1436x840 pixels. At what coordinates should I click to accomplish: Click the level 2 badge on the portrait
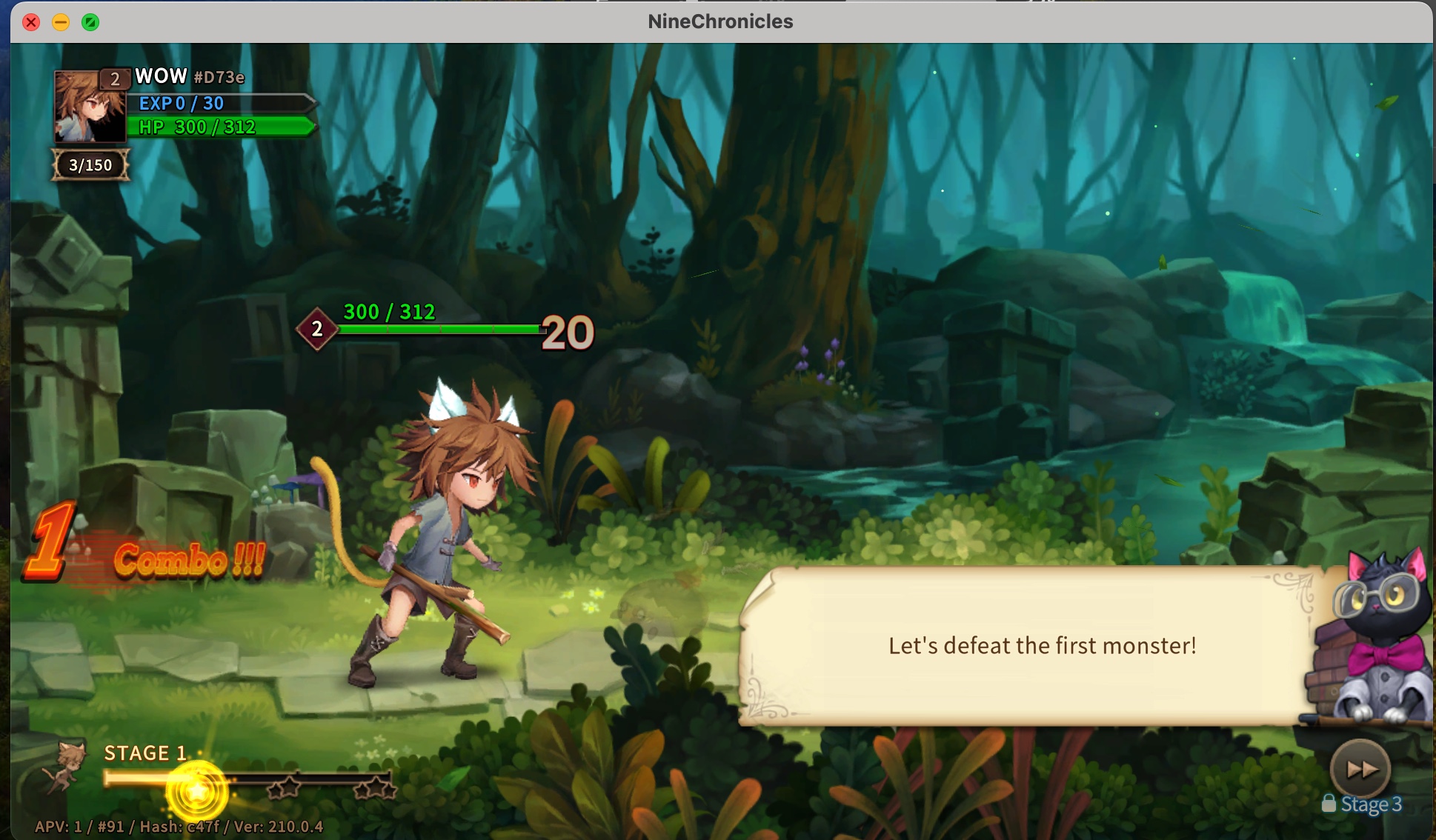pos(115,79)
